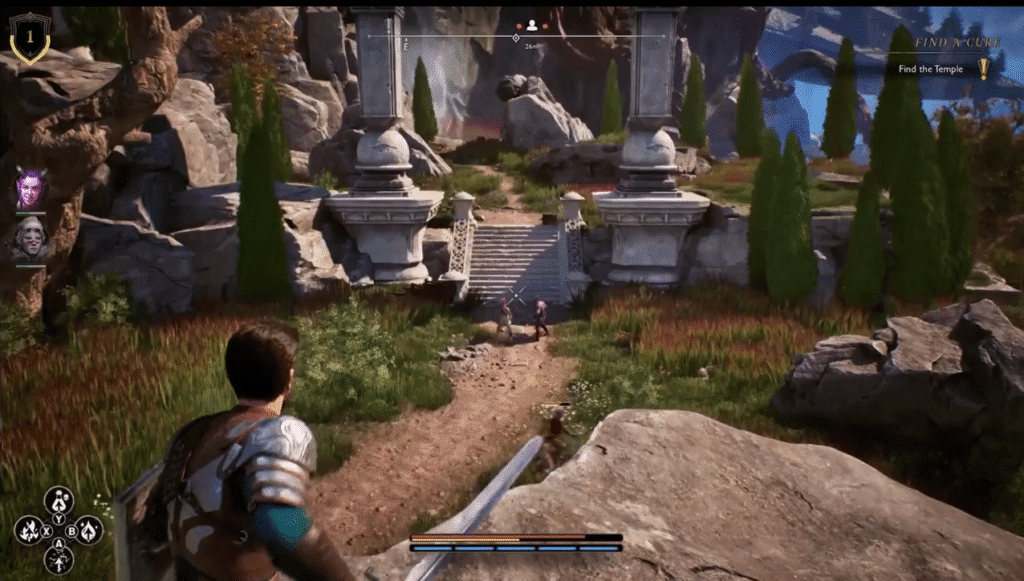Activate the bottom ability in the wheel
1024x581 pixels.
coord(59,559)
